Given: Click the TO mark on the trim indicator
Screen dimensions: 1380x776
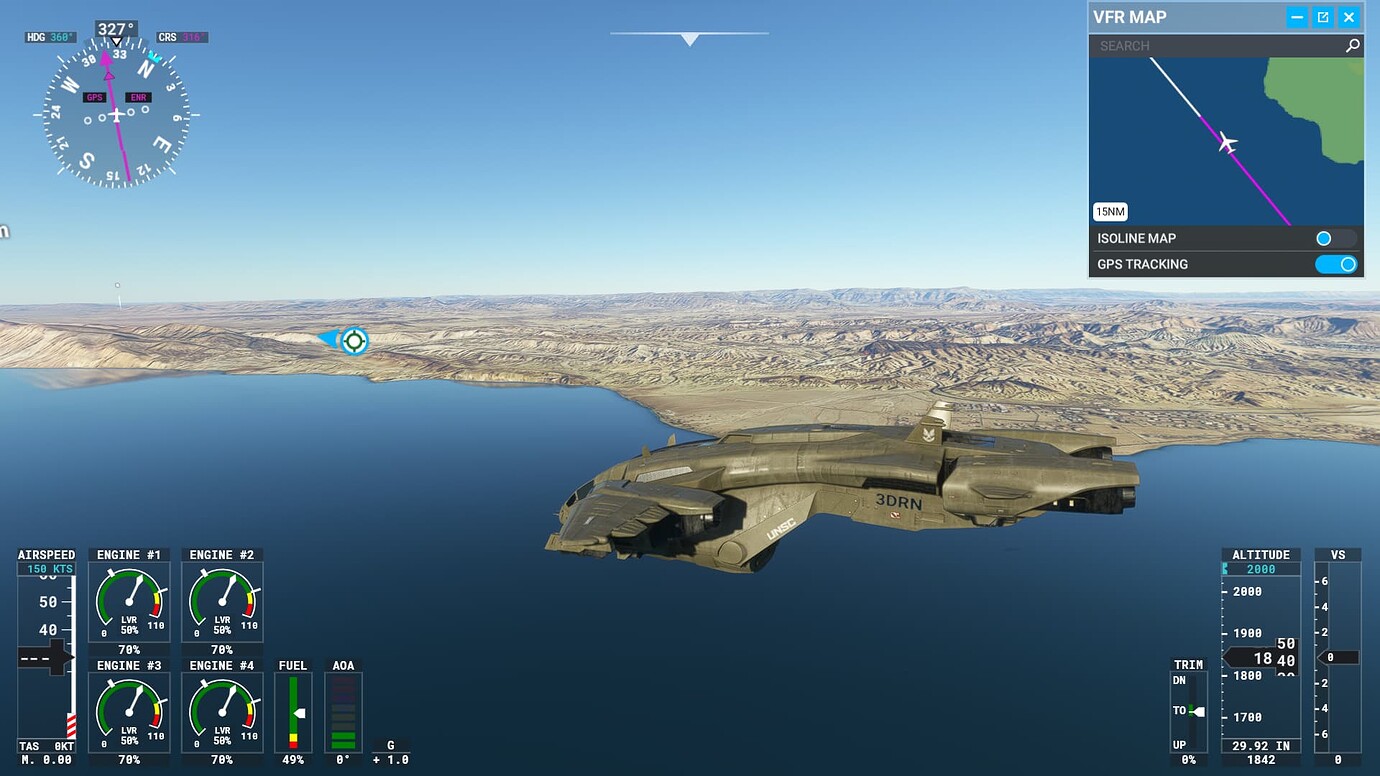Looking at the screenshot, I should tap(1180, 710).
